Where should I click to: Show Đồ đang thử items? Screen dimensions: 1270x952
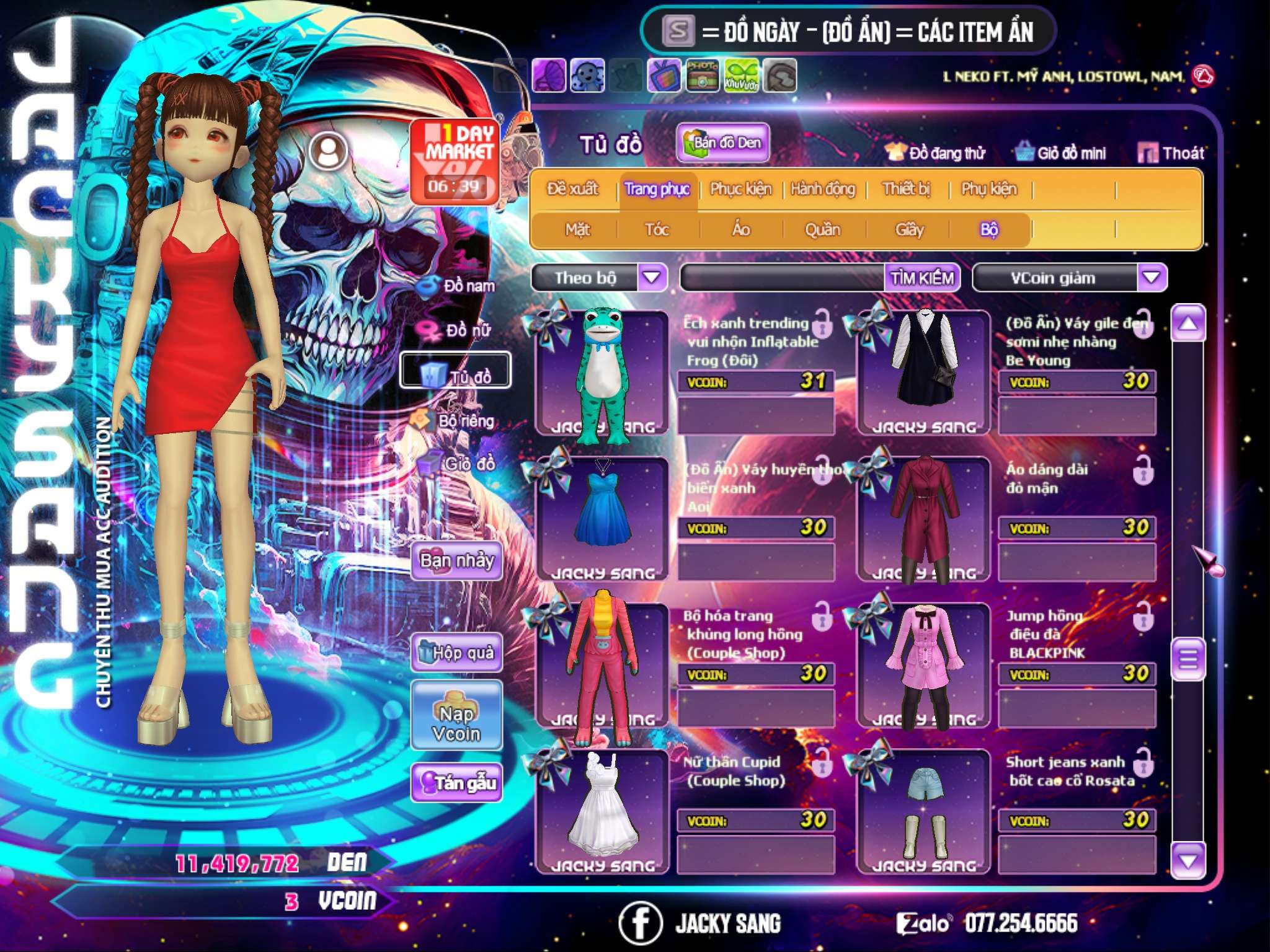(x=935, y=153)
